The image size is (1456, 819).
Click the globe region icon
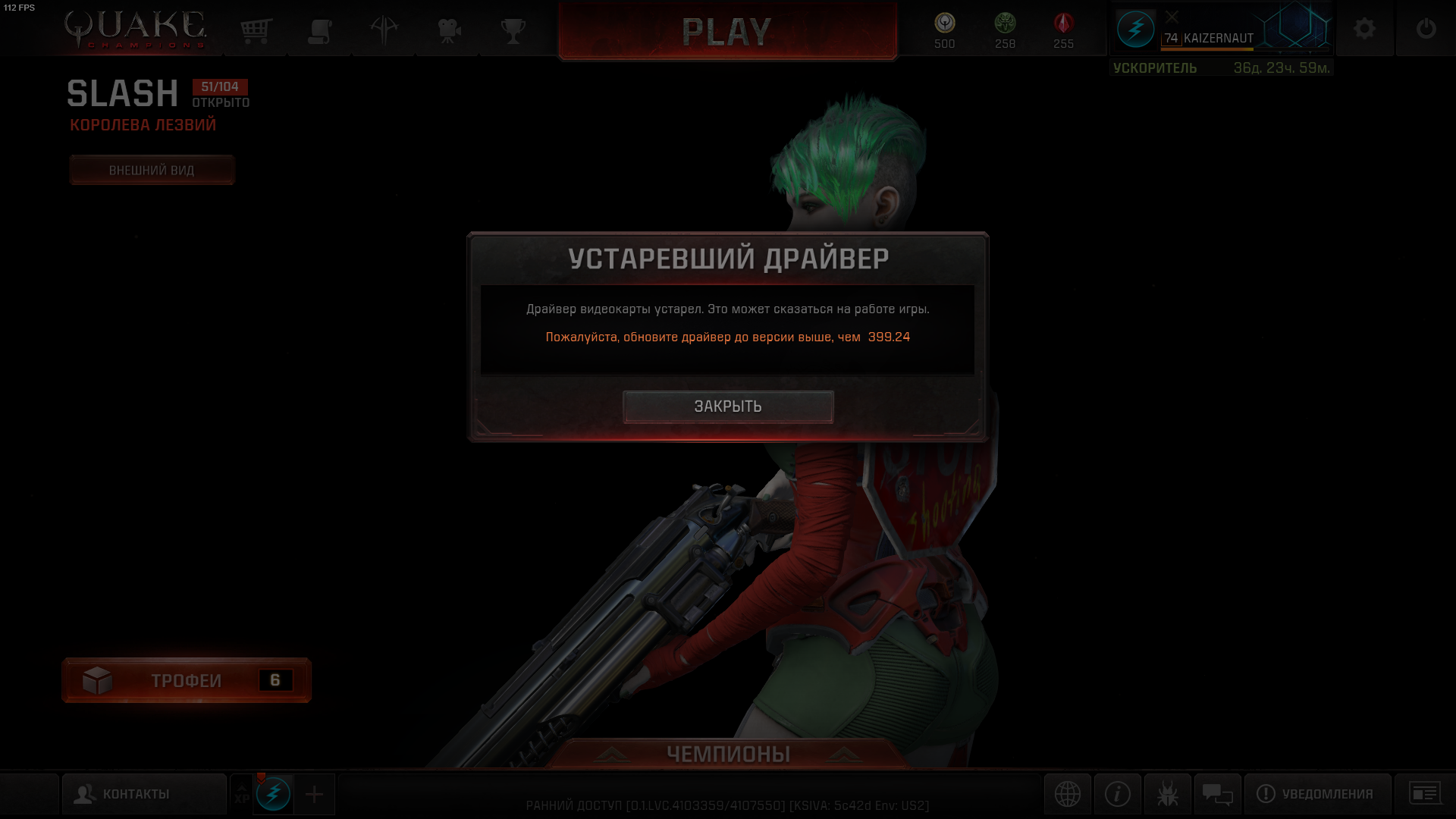(x=1068, y=794)
